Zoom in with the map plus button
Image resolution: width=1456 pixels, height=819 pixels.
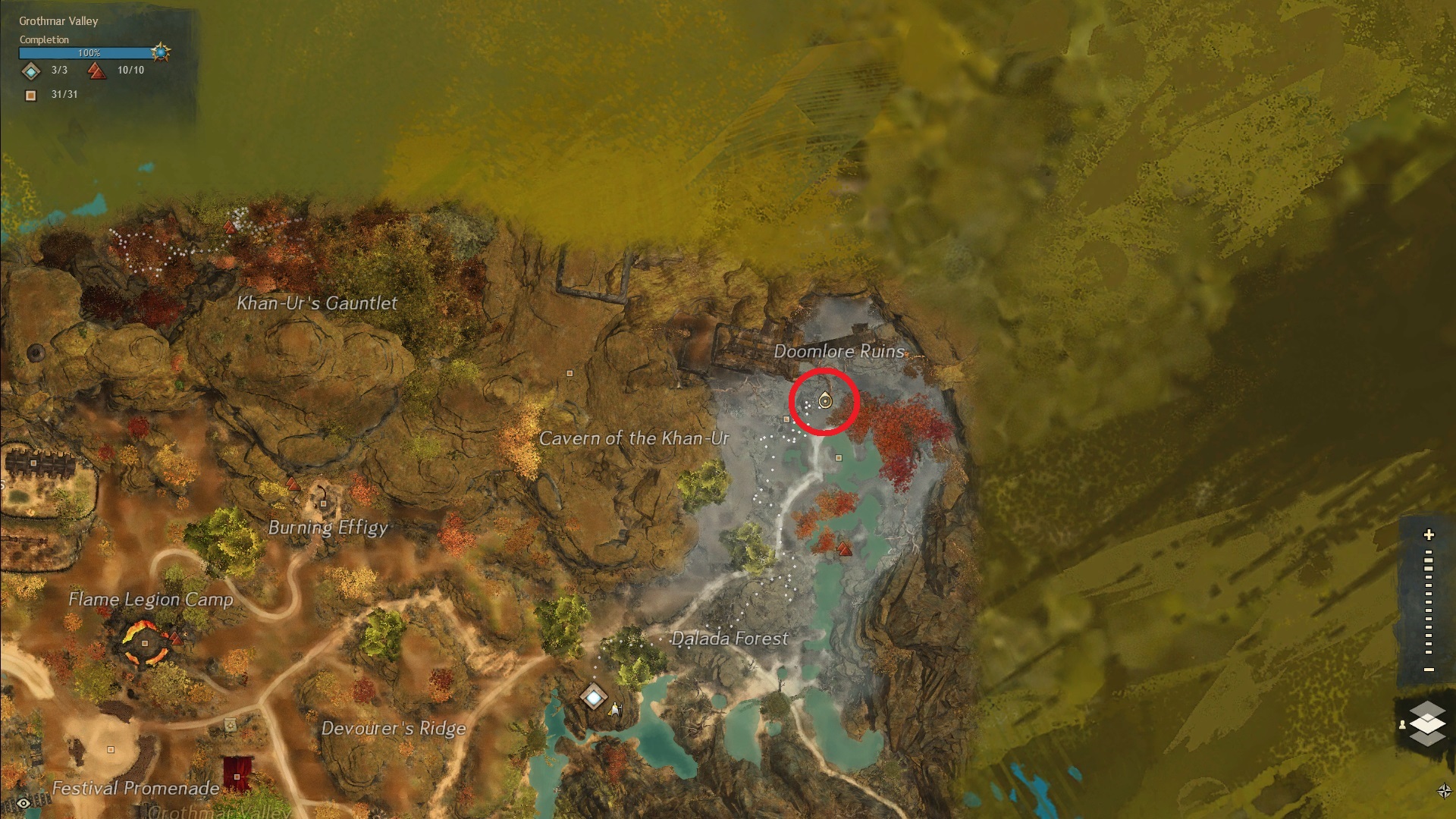point(1429,535)
